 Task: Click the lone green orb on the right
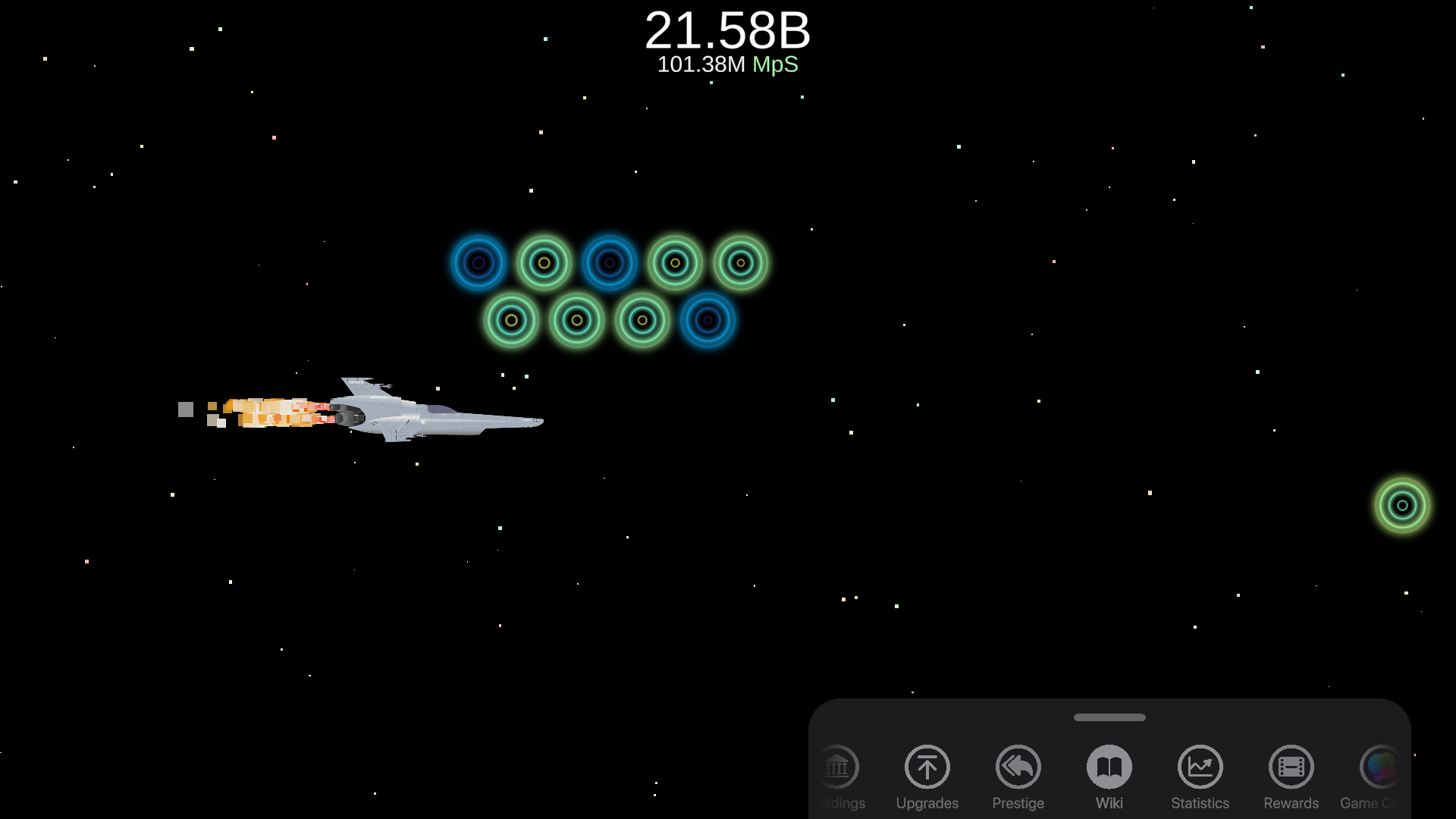(x=1401, y=504)
